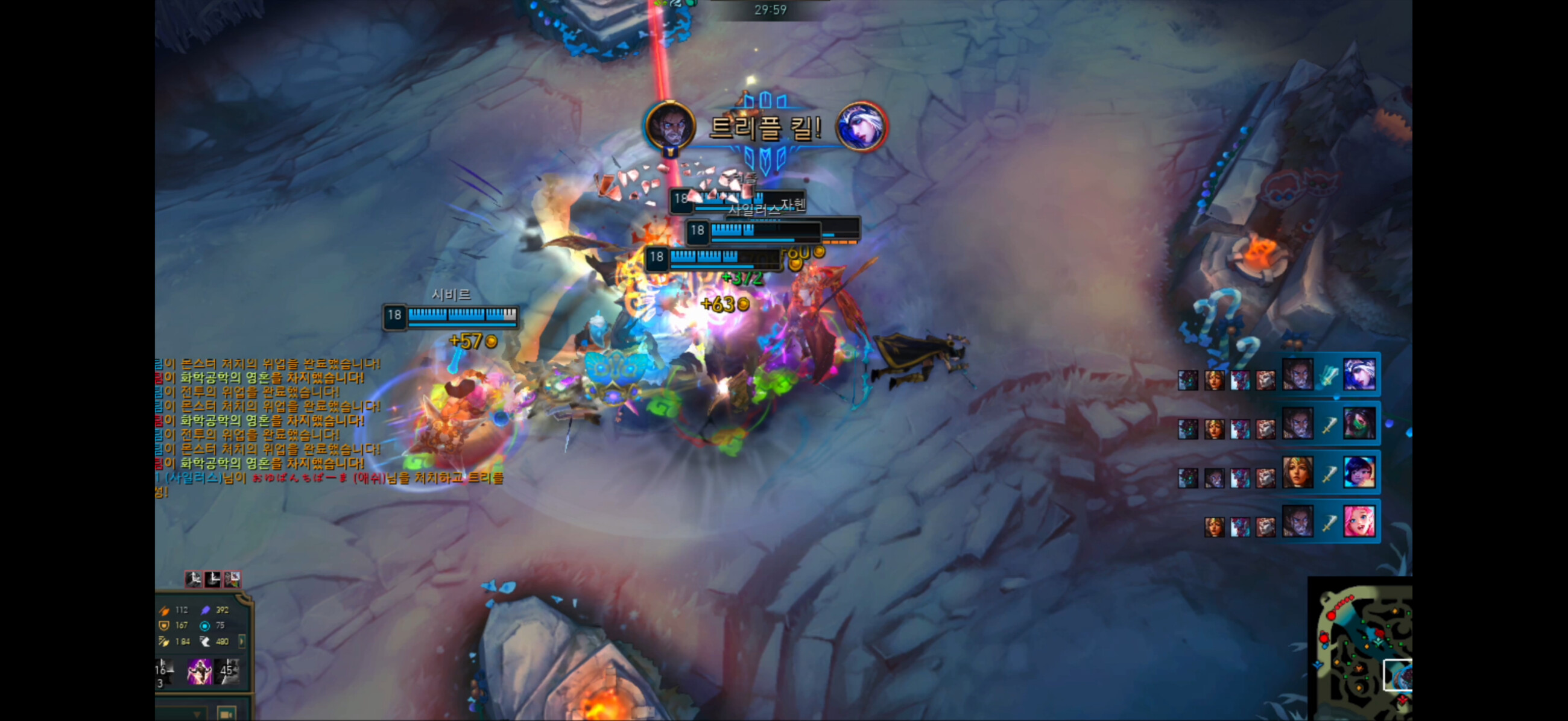Activate the glowing purple summoner spell icon
The height and width of the screenshot is (721, 1568).
pos(199,670)
